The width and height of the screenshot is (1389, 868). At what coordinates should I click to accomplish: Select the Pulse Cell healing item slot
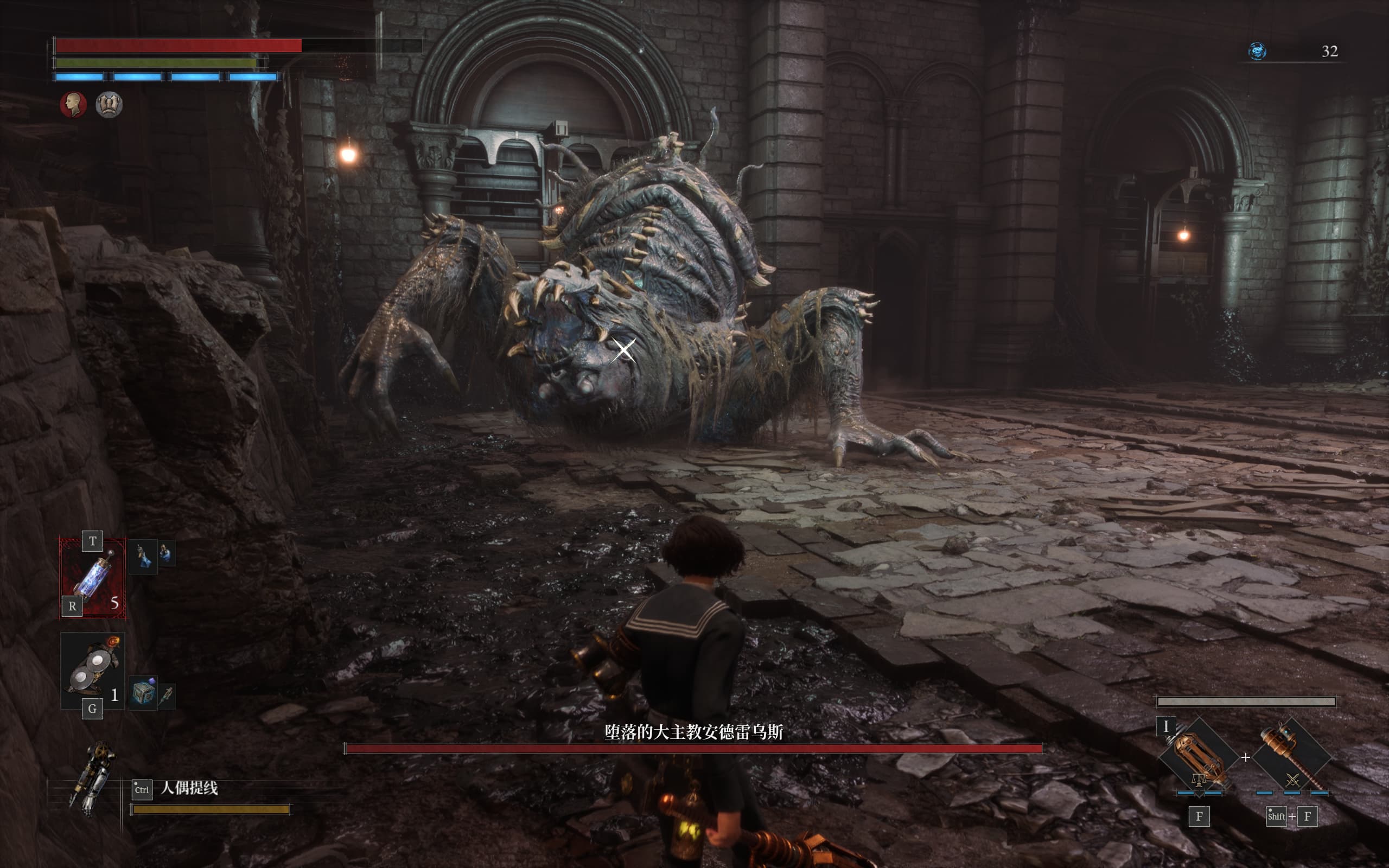coord(92,577)
